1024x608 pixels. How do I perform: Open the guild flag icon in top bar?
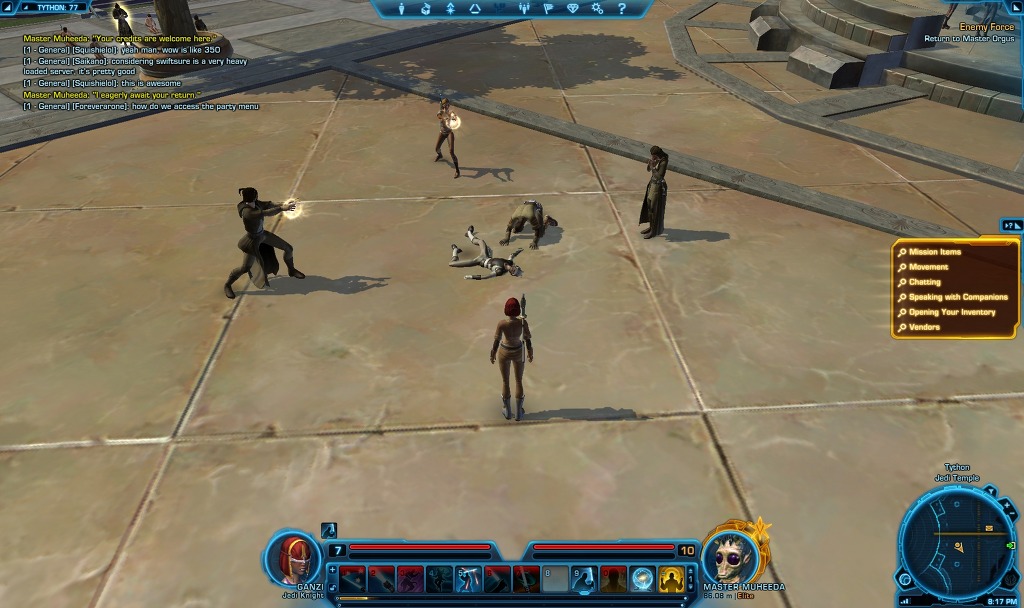(548, 9)
